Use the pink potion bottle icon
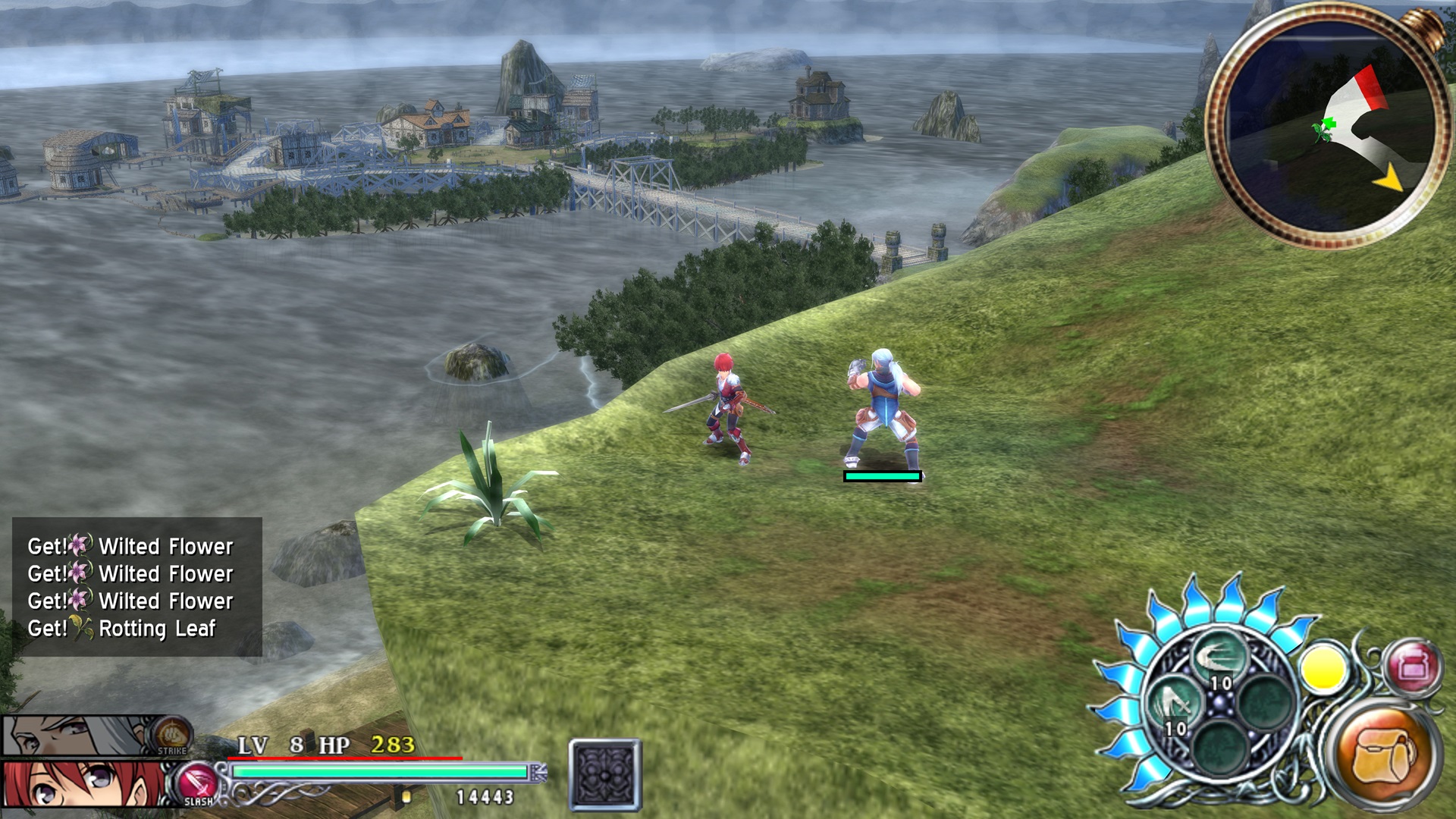 click(x=1412, y=667)
